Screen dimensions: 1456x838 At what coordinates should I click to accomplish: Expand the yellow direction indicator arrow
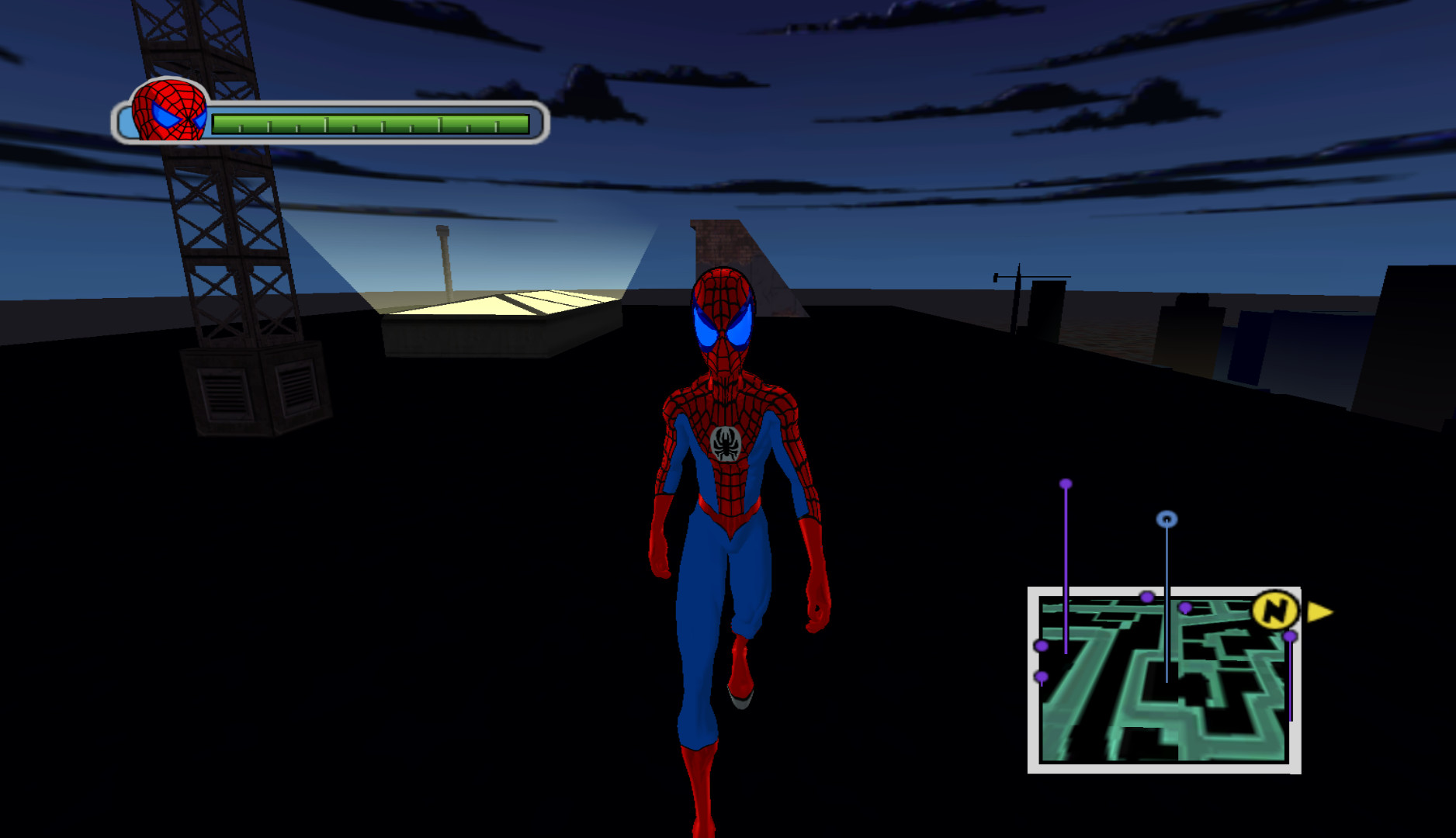point(1320,611)
